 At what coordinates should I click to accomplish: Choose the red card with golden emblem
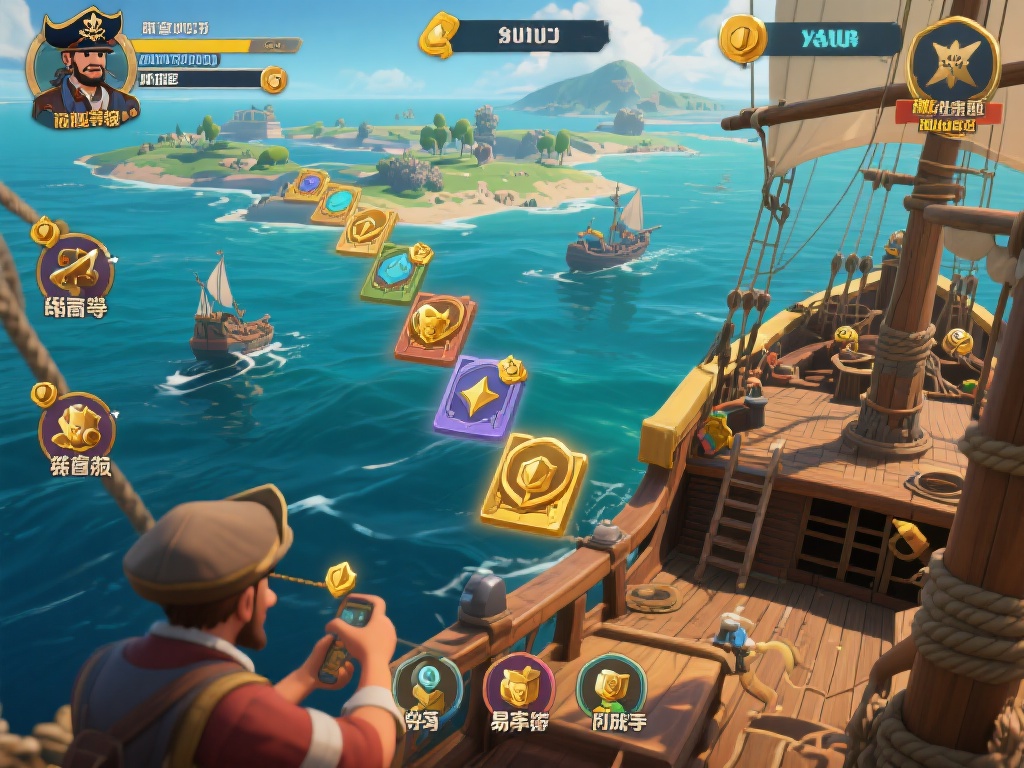click(x=436, y=327)
